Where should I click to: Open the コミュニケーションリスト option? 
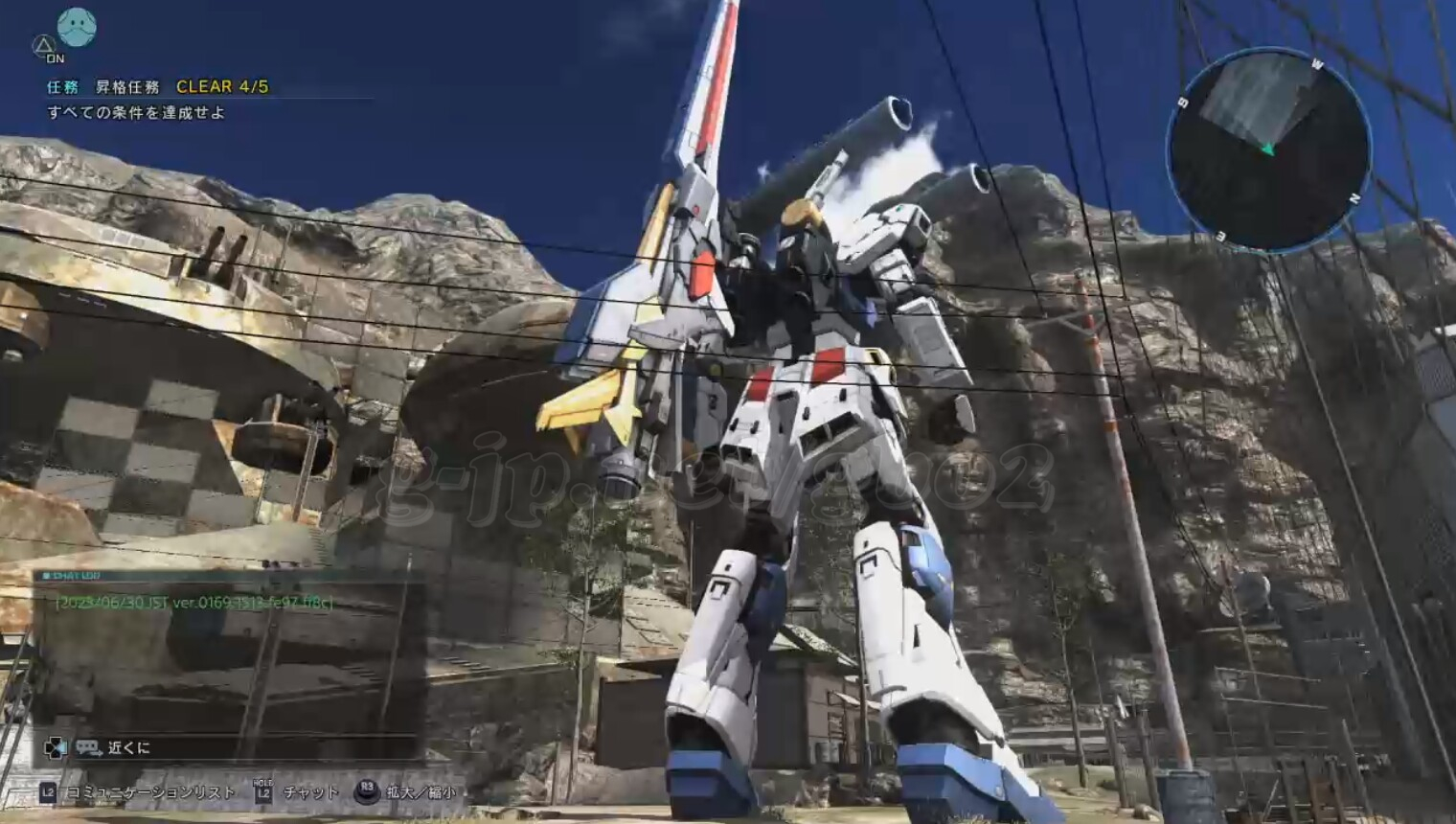[x=149, y=792]
